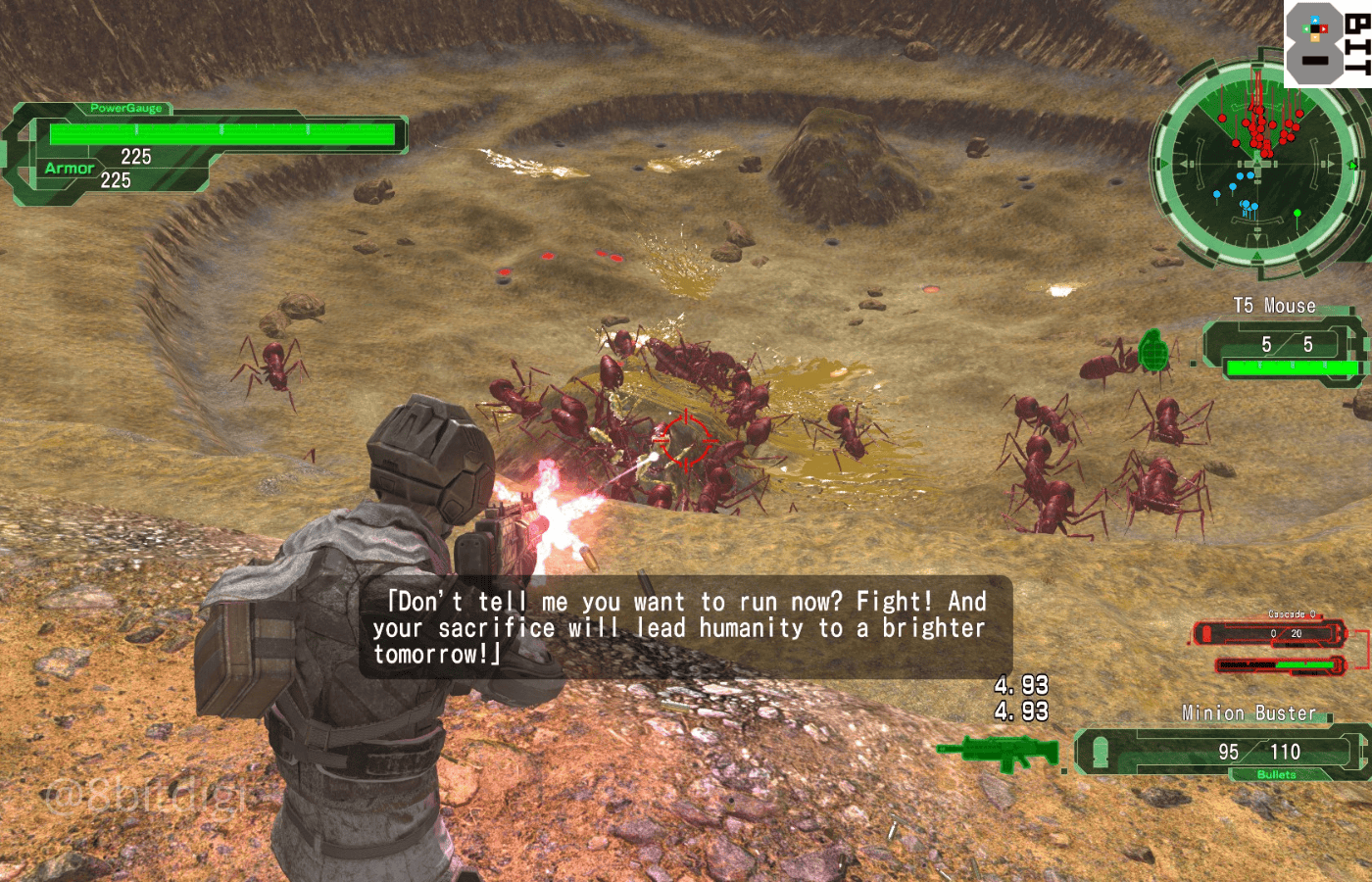Click the circular radar minimap
Screen dimensions: 1372x882
1255,164
